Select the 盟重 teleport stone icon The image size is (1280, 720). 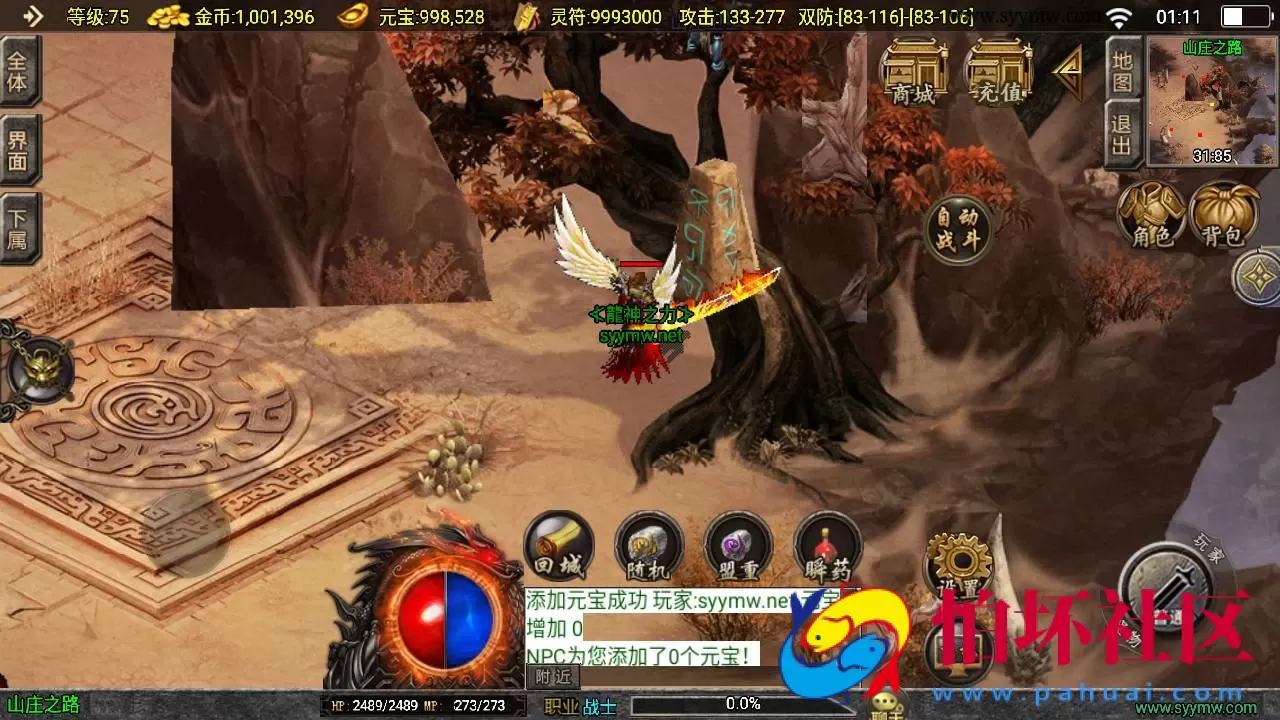click(736, 548)
